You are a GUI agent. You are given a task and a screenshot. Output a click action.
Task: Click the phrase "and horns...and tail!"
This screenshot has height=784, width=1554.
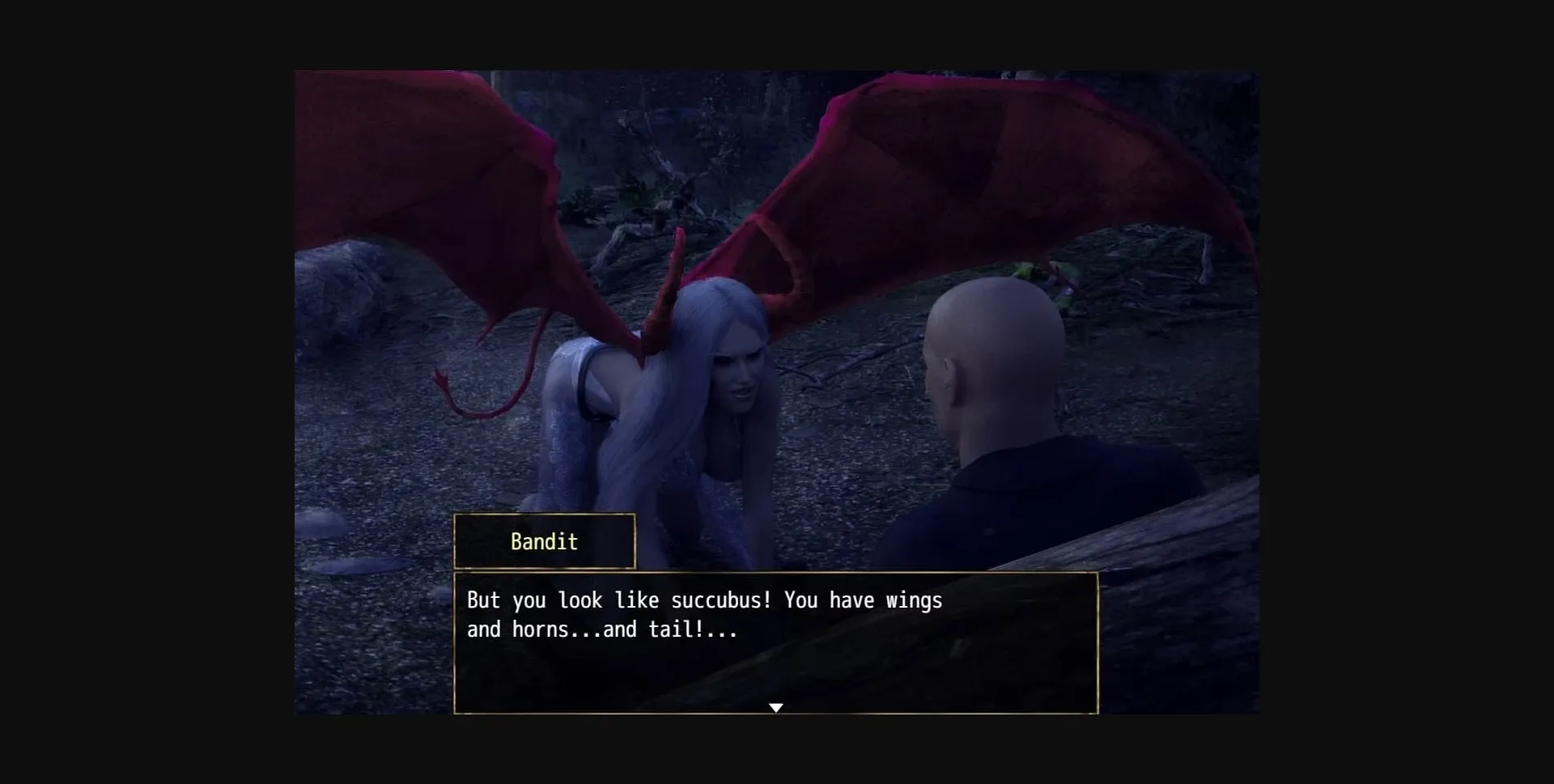pos(601,629)
